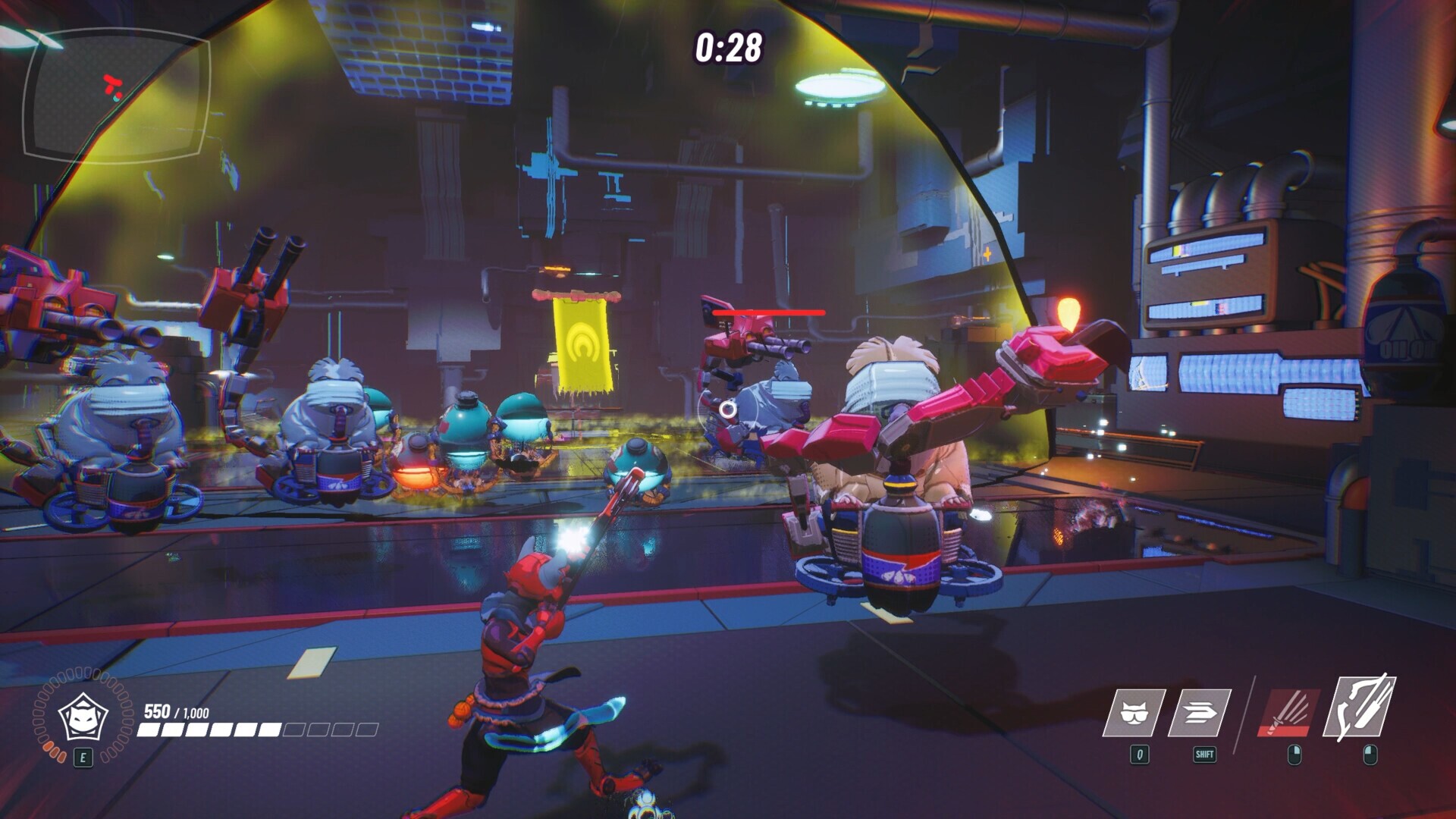Click the 550 / 1,000 progress counter
This screenshot has height=819, width=1456.
(176, 711)
